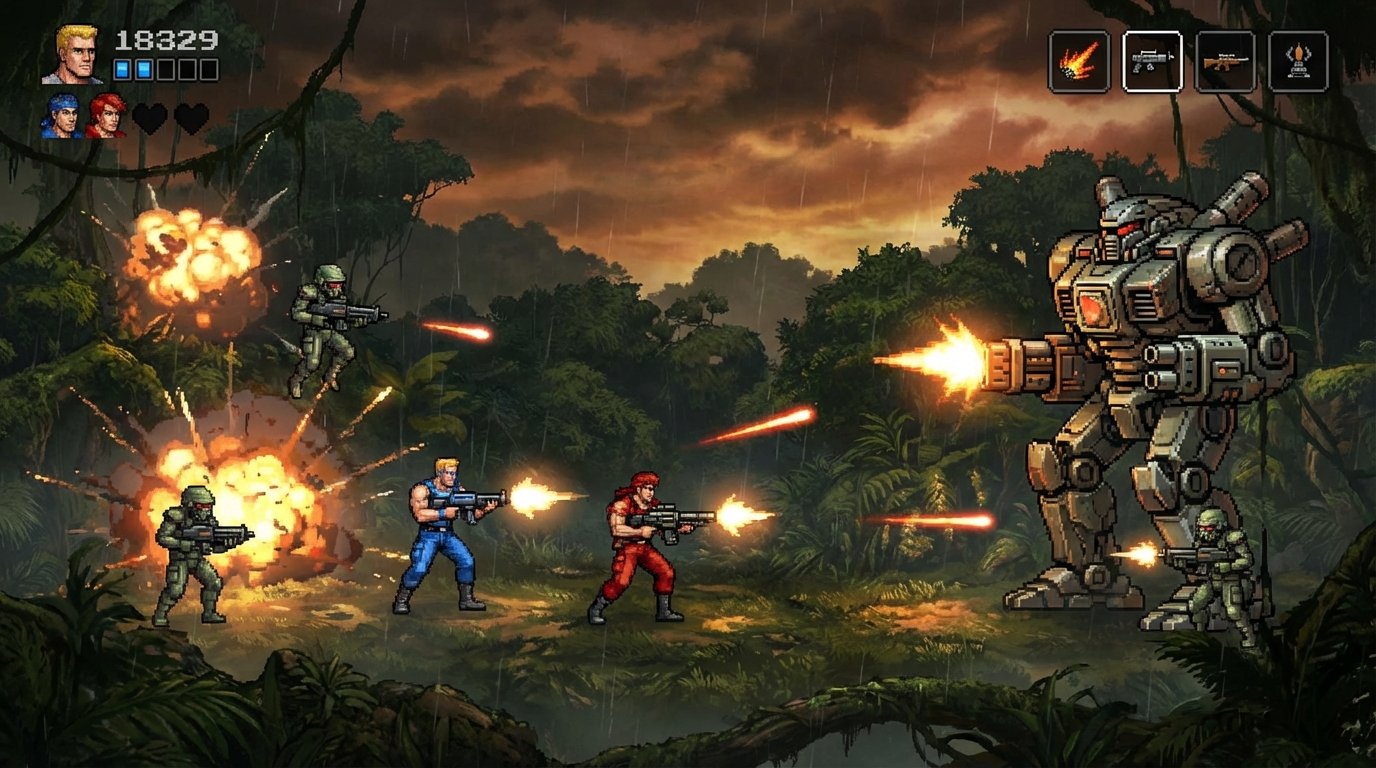Click the blonde hero's portrait icon

pos(72,55)
